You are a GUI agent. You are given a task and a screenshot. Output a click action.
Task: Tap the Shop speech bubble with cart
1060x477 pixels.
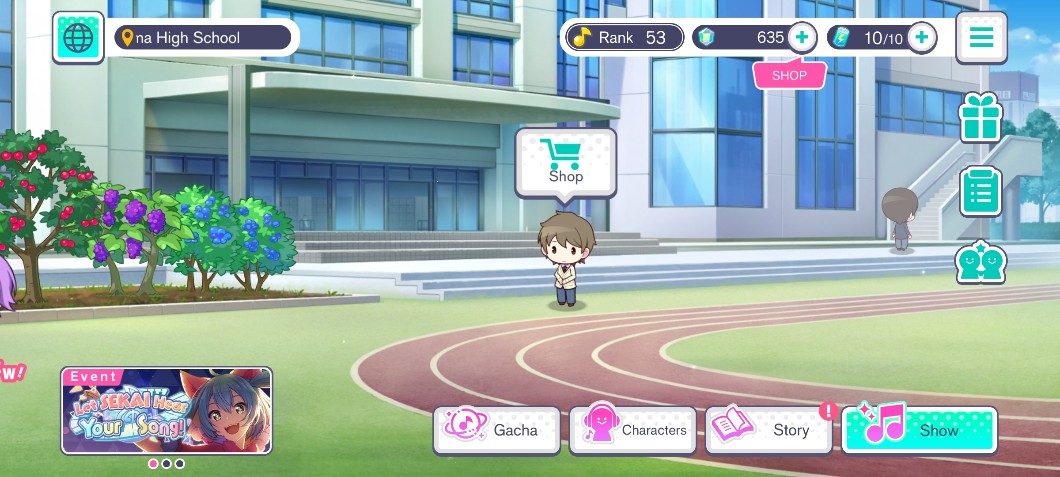[565, 162]
